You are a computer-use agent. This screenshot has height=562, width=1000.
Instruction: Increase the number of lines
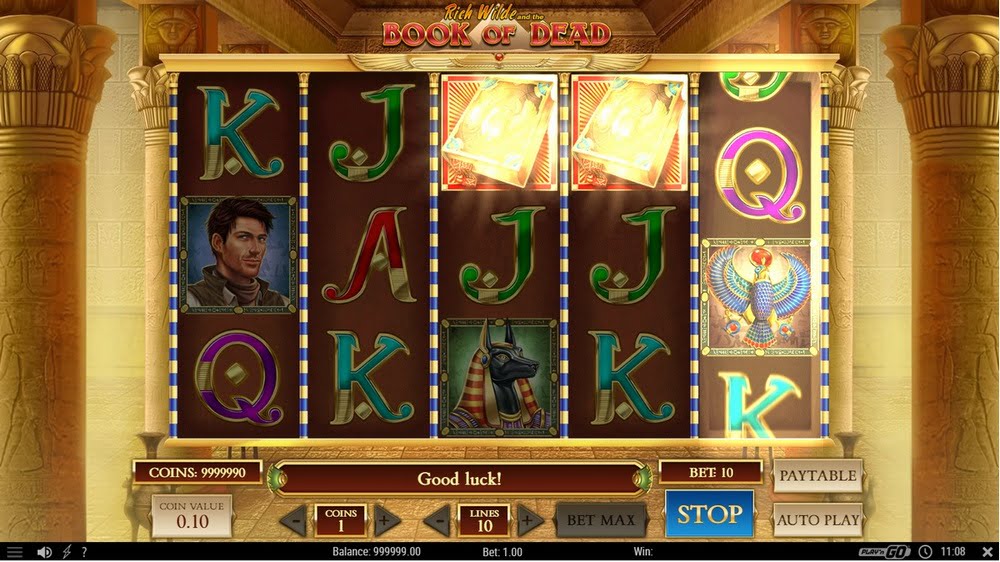(530, 521)
